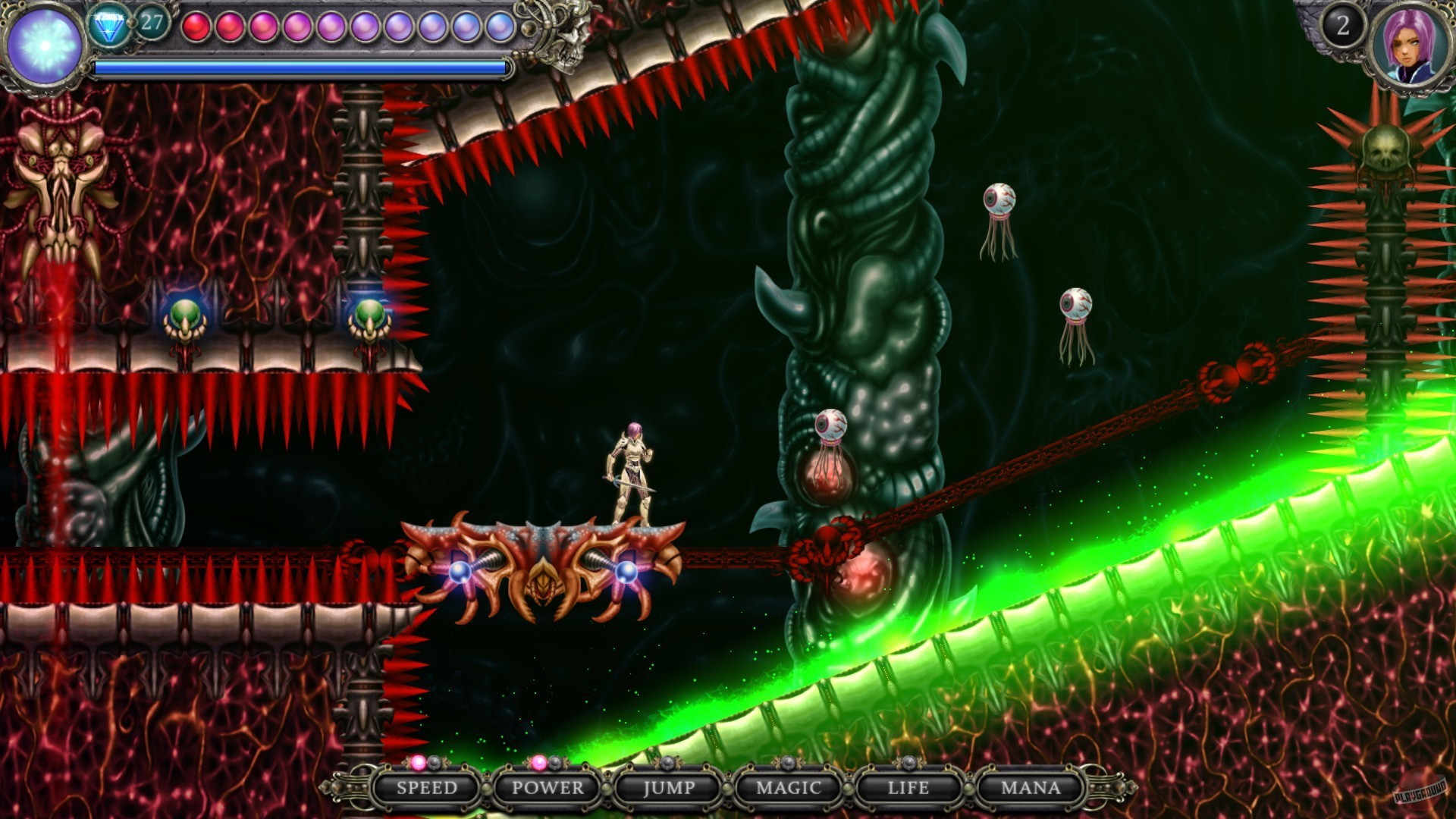
Task: Click the blue mana bar below the health orbs
Action: pyautogui.click(x=296, y=68)
